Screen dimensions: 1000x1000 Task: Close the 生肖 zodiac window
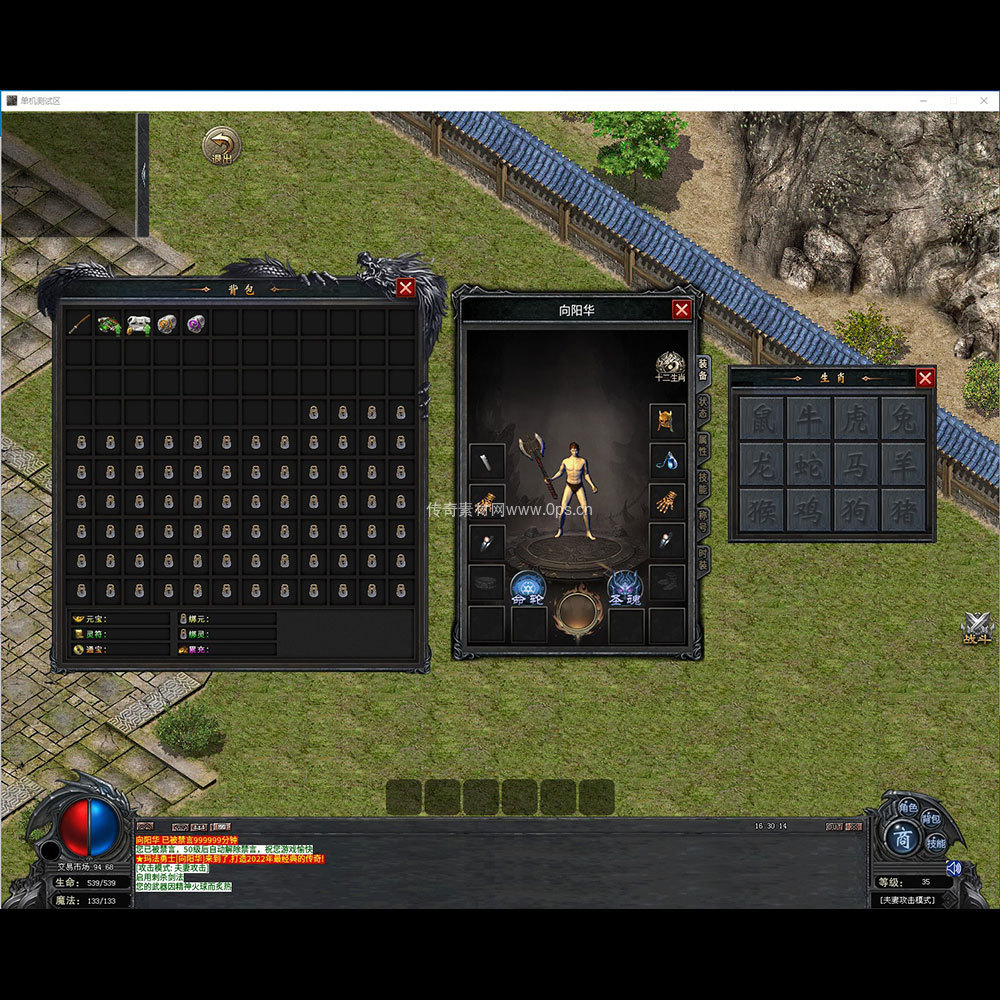pos(925,378)
